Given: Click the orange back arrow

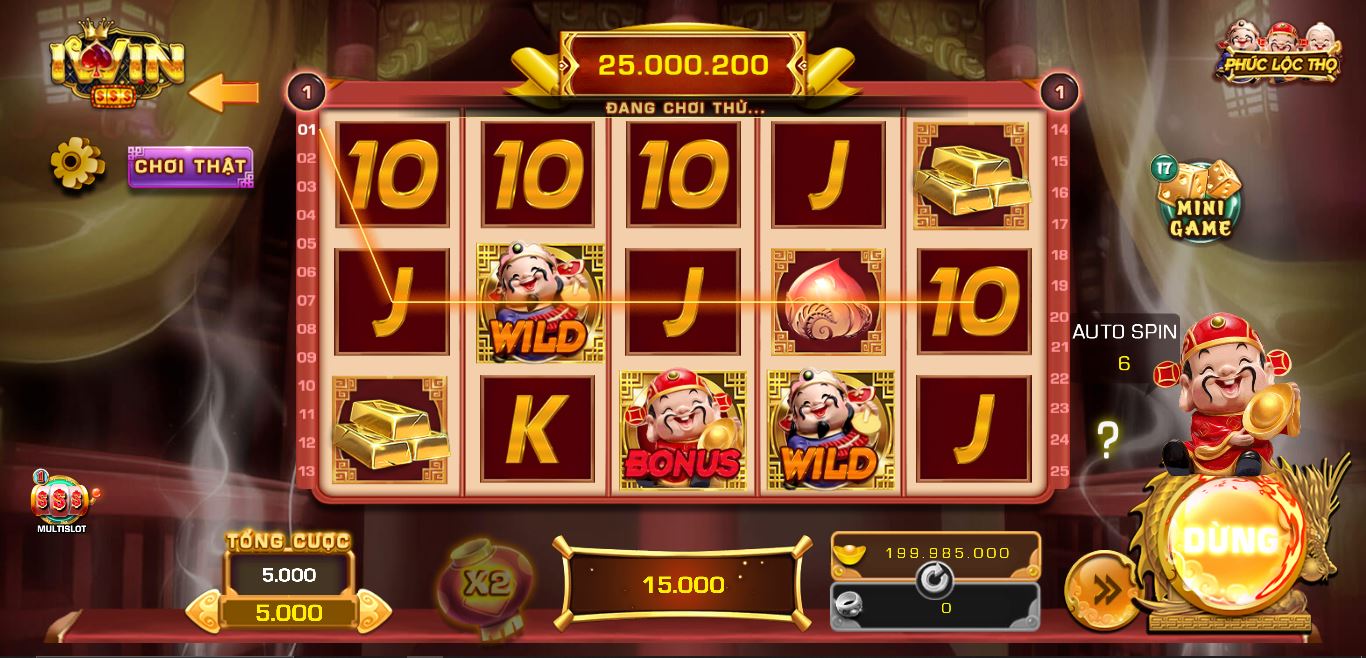Looking at the screenshot, I should [224, 94].
